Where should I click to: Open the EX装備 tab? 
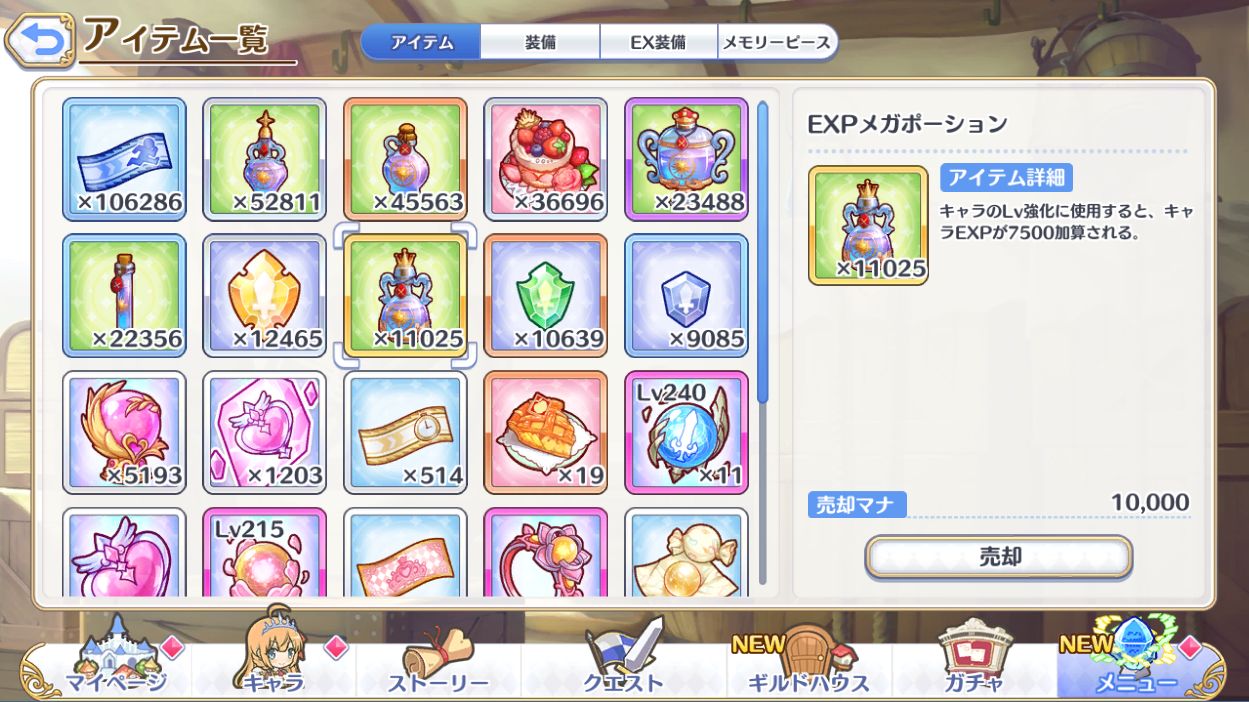tap(658, 43)
